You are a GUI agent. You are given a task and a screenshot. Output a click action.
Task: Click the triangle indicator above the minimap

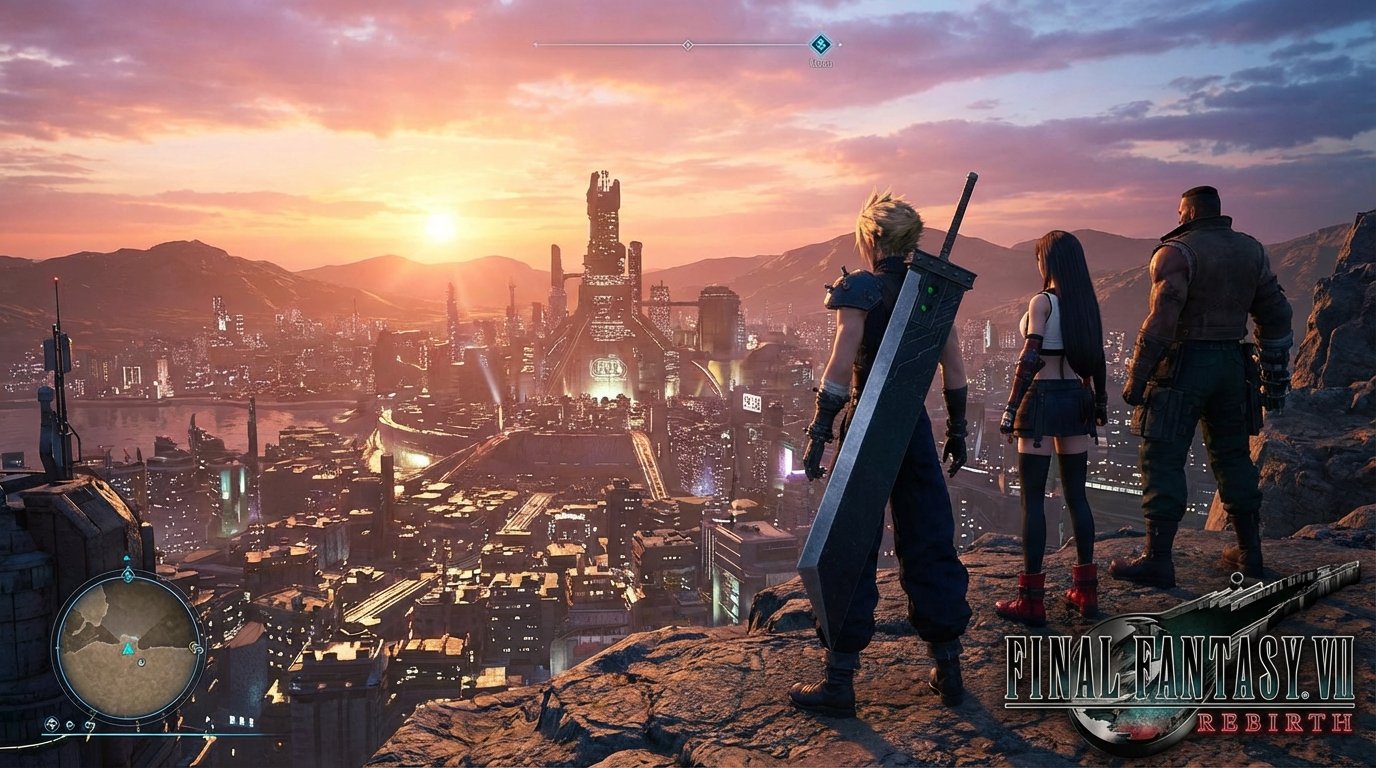click(x=127, y=558)
